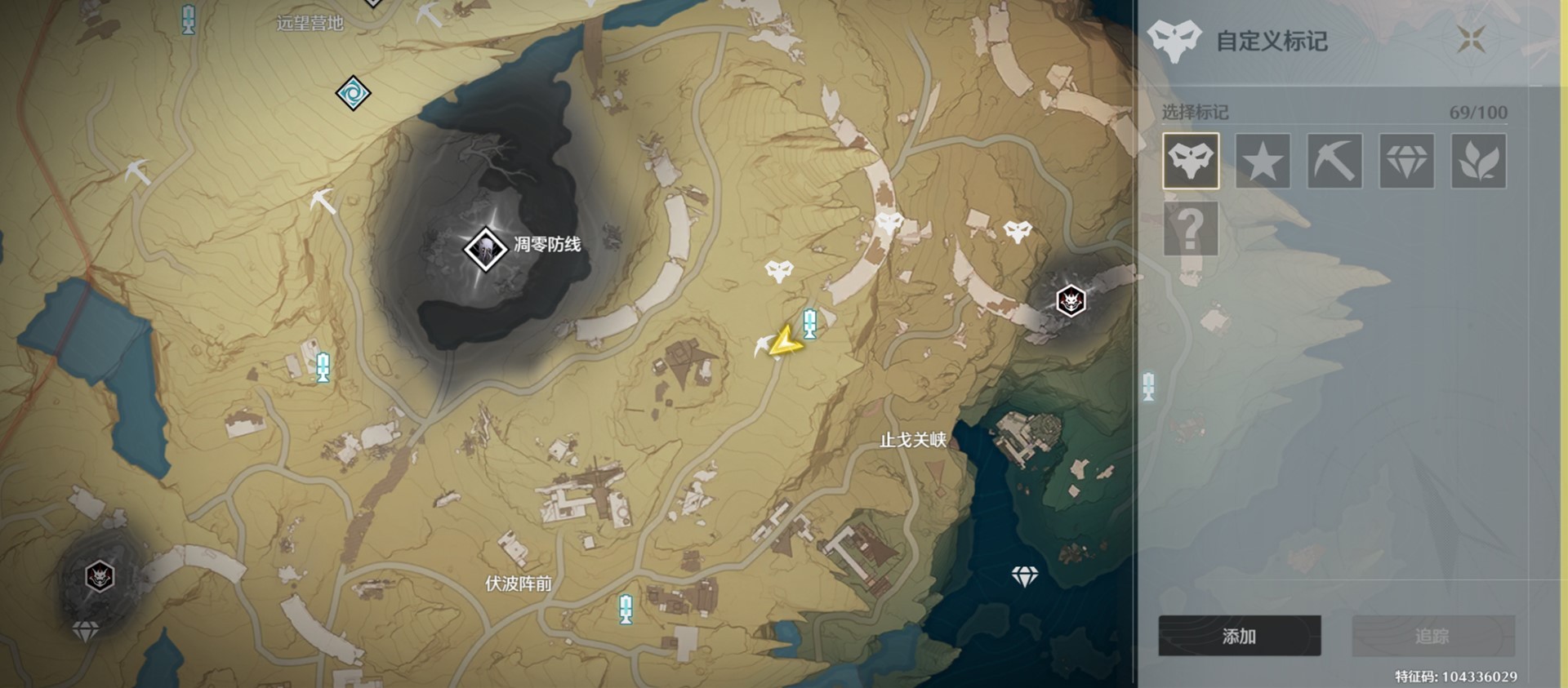Select the pickaxe marker type
Viewport: 1568px width, 688px height.
pyautogui.click(x=1334, y=161)
